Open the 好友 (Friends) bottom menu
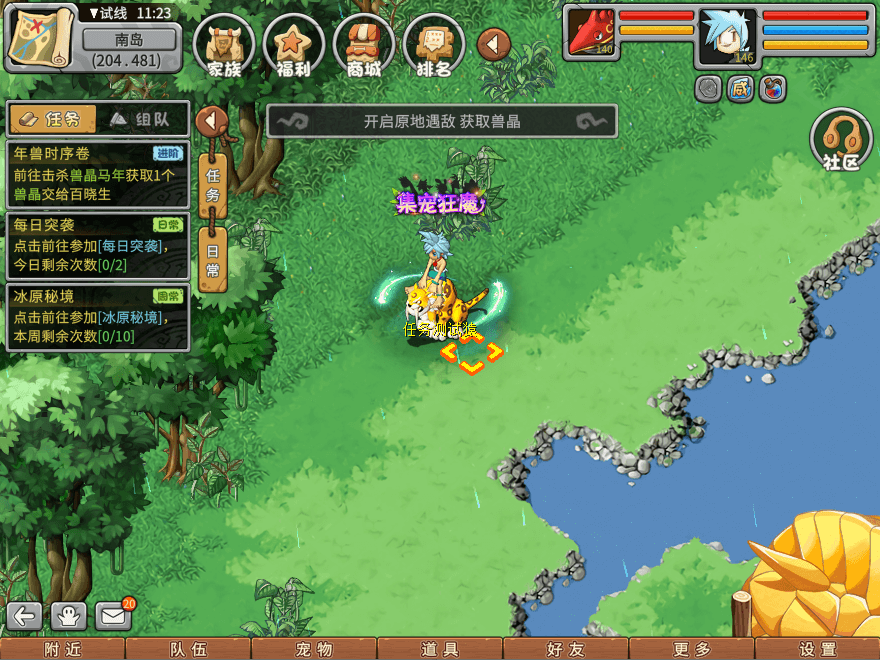 (x=566, y=649)
